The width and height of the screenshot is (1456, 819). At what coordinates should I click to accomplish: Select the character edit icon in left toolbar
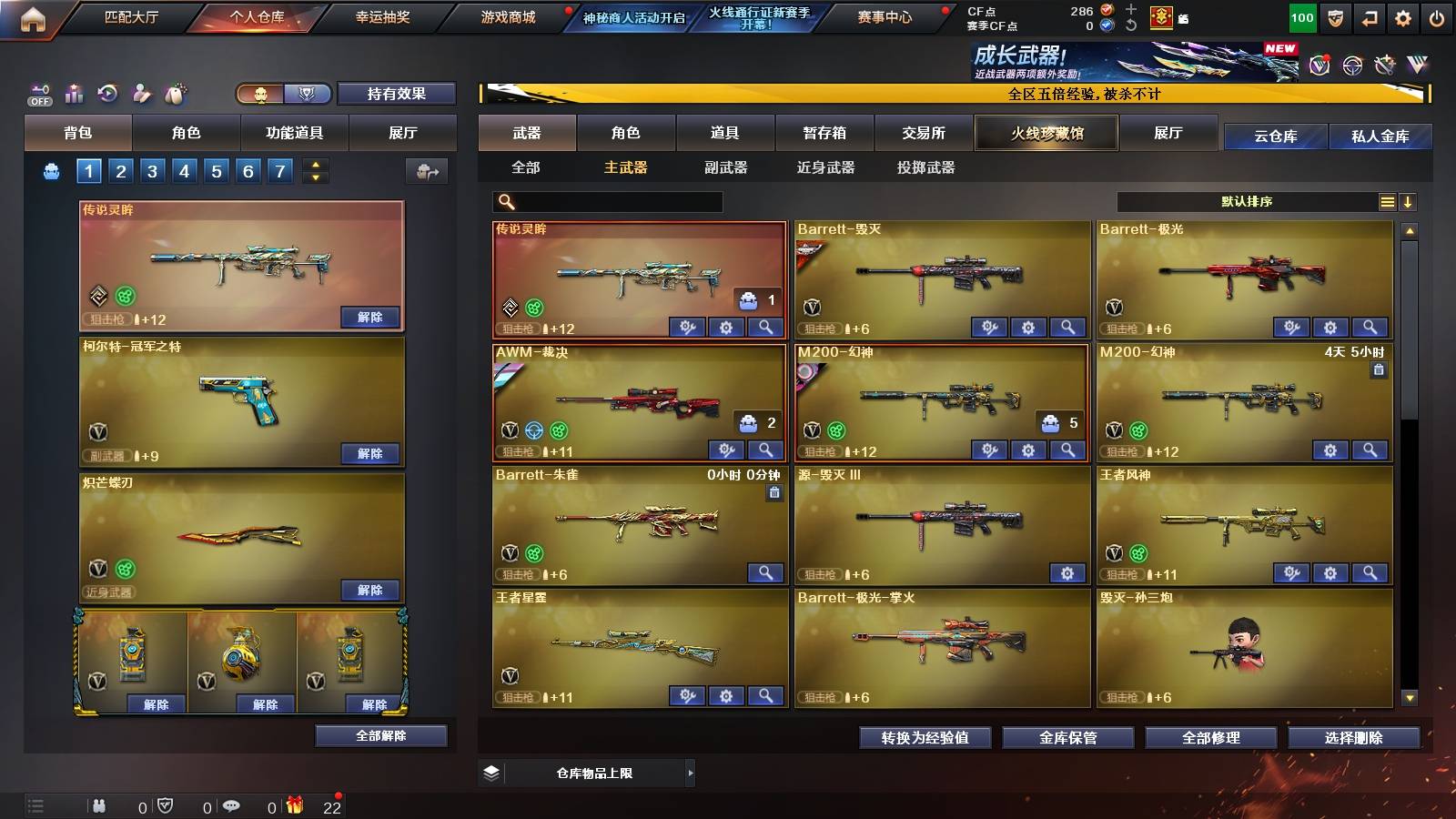pyautogui.click(x=141, y=94)
